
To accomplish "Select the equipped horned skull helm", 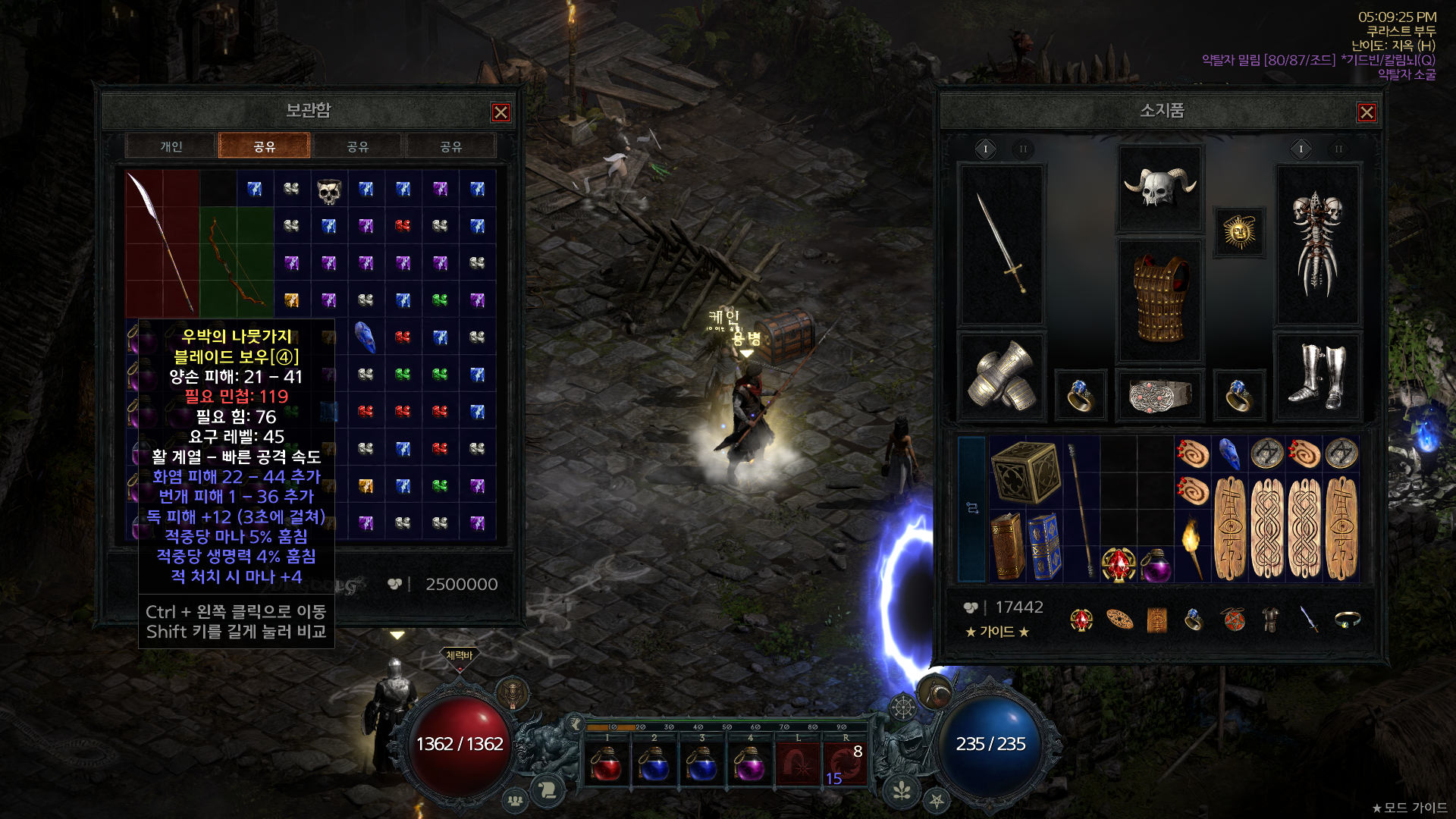I will (x=1159, y=187).
